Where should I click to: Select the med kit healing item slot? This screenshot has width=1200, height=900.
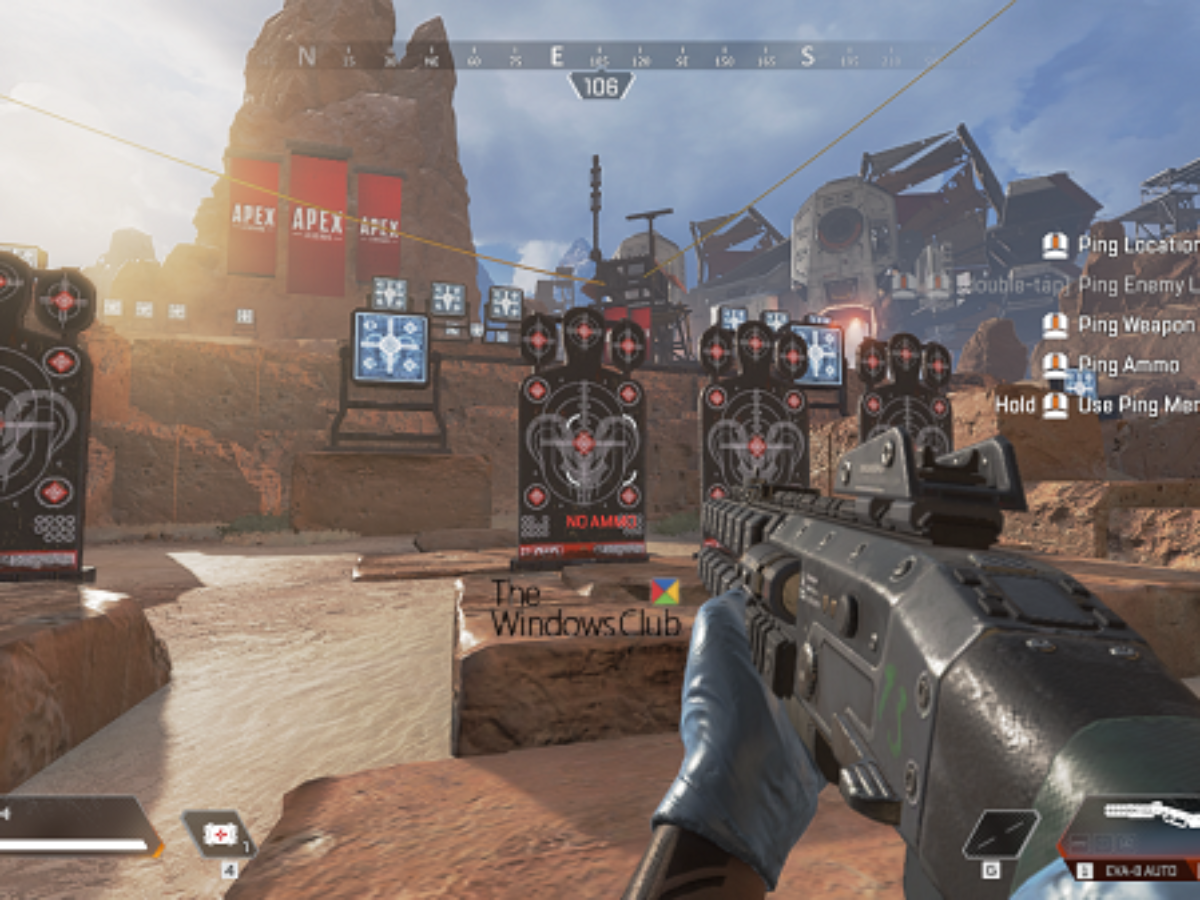219,834
